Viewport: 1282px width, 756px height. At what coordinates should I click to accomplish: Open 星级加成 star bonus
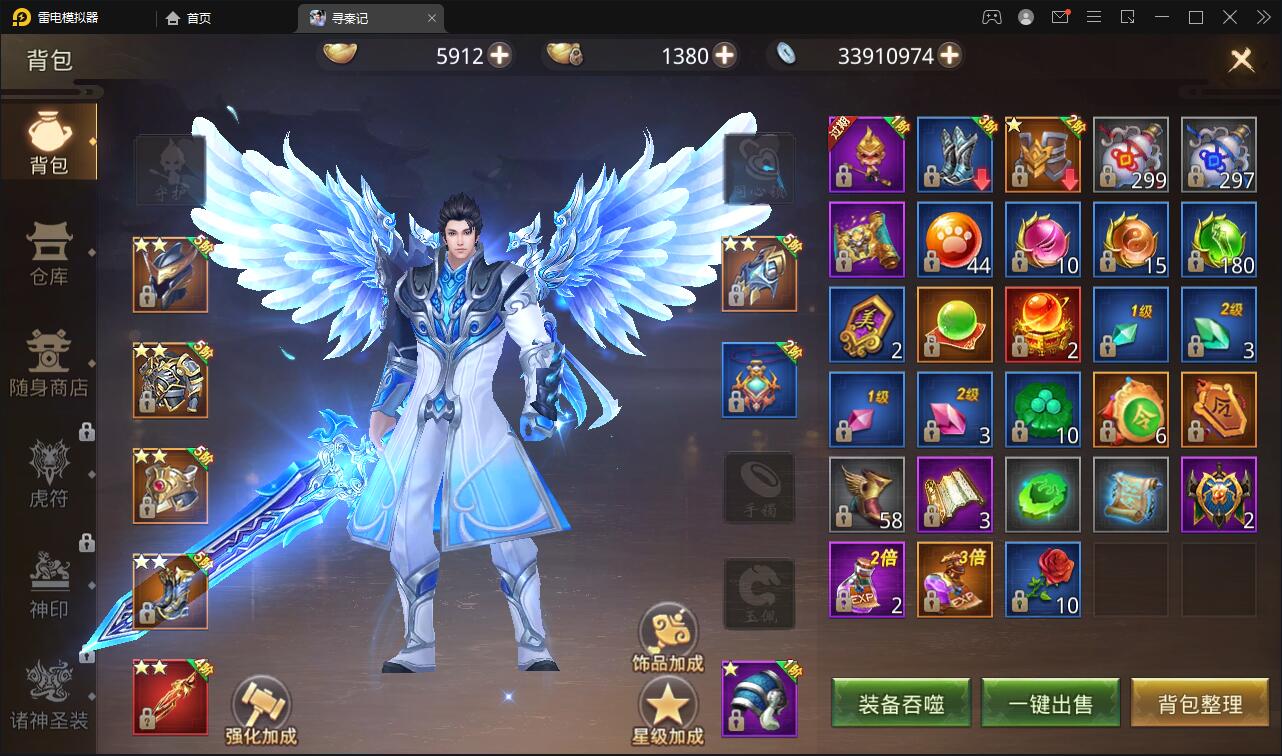(x=667, y=707)
